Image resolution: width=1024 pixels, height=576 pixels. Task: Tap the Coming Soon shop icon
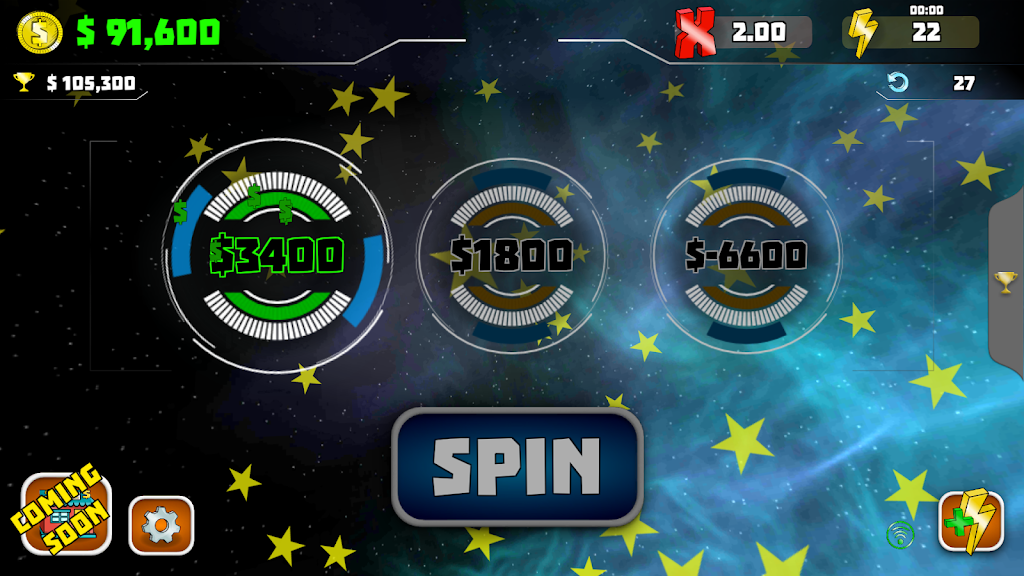point(66,515)
